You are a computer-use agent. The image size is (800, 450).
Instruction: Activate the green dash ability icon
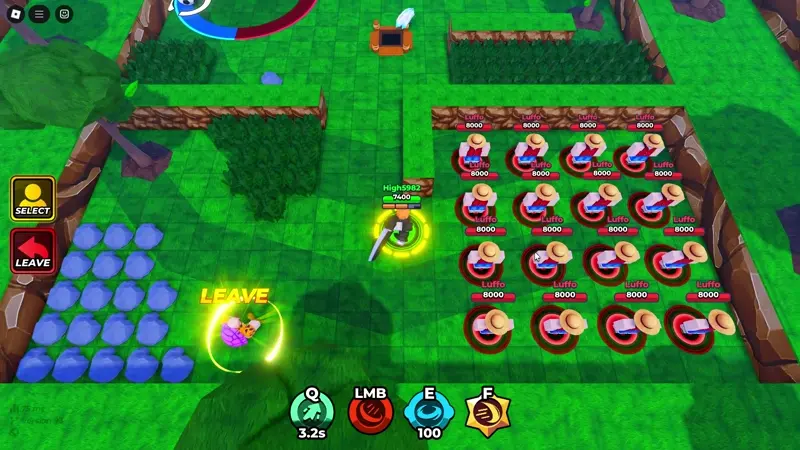coord(312,410)
